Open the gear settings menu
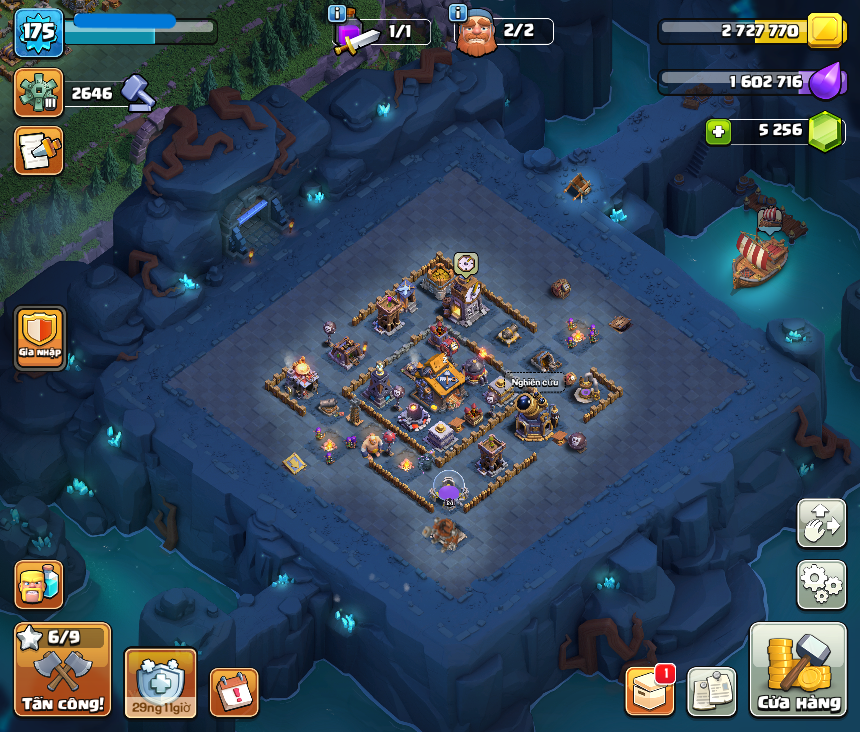The width and height of the screenshot is (860, 732). pos(821,584)
